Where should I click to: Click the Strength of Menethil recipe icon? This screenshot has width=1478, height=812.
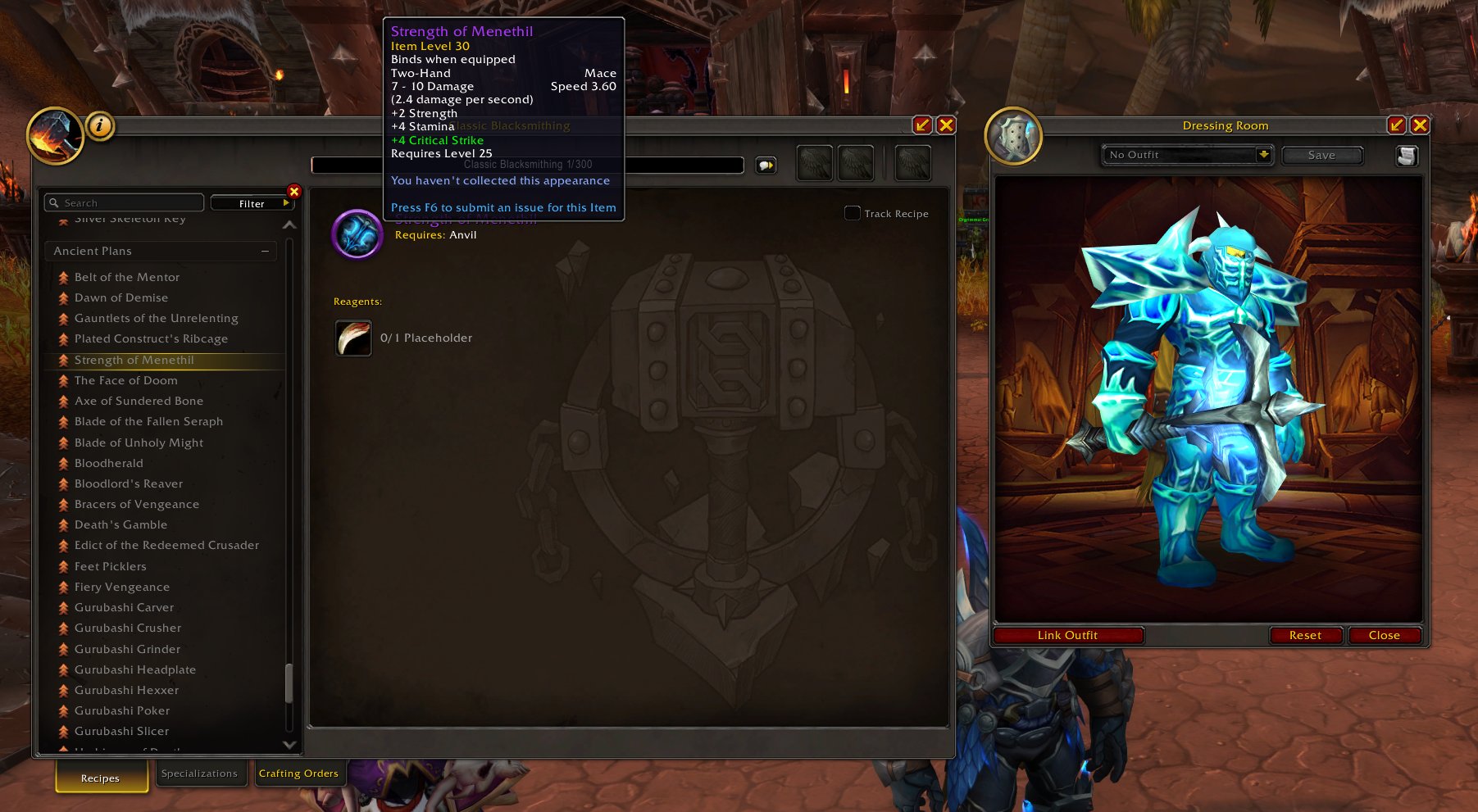(x=357, y=234)
